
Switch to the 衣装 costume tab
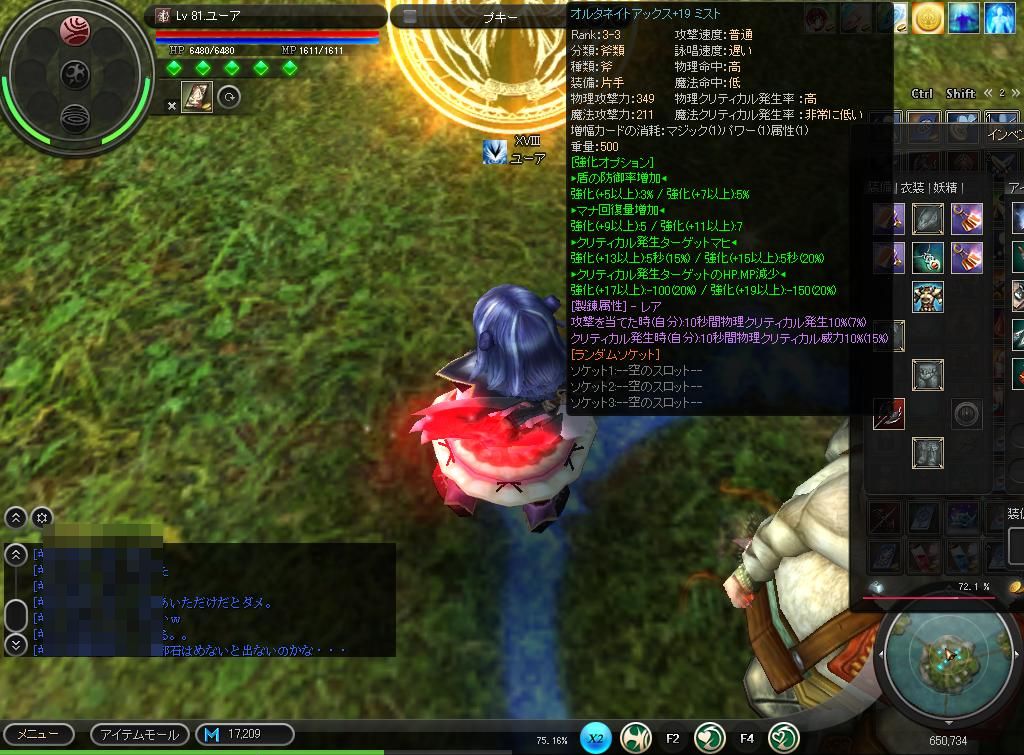tap(911, 187)
